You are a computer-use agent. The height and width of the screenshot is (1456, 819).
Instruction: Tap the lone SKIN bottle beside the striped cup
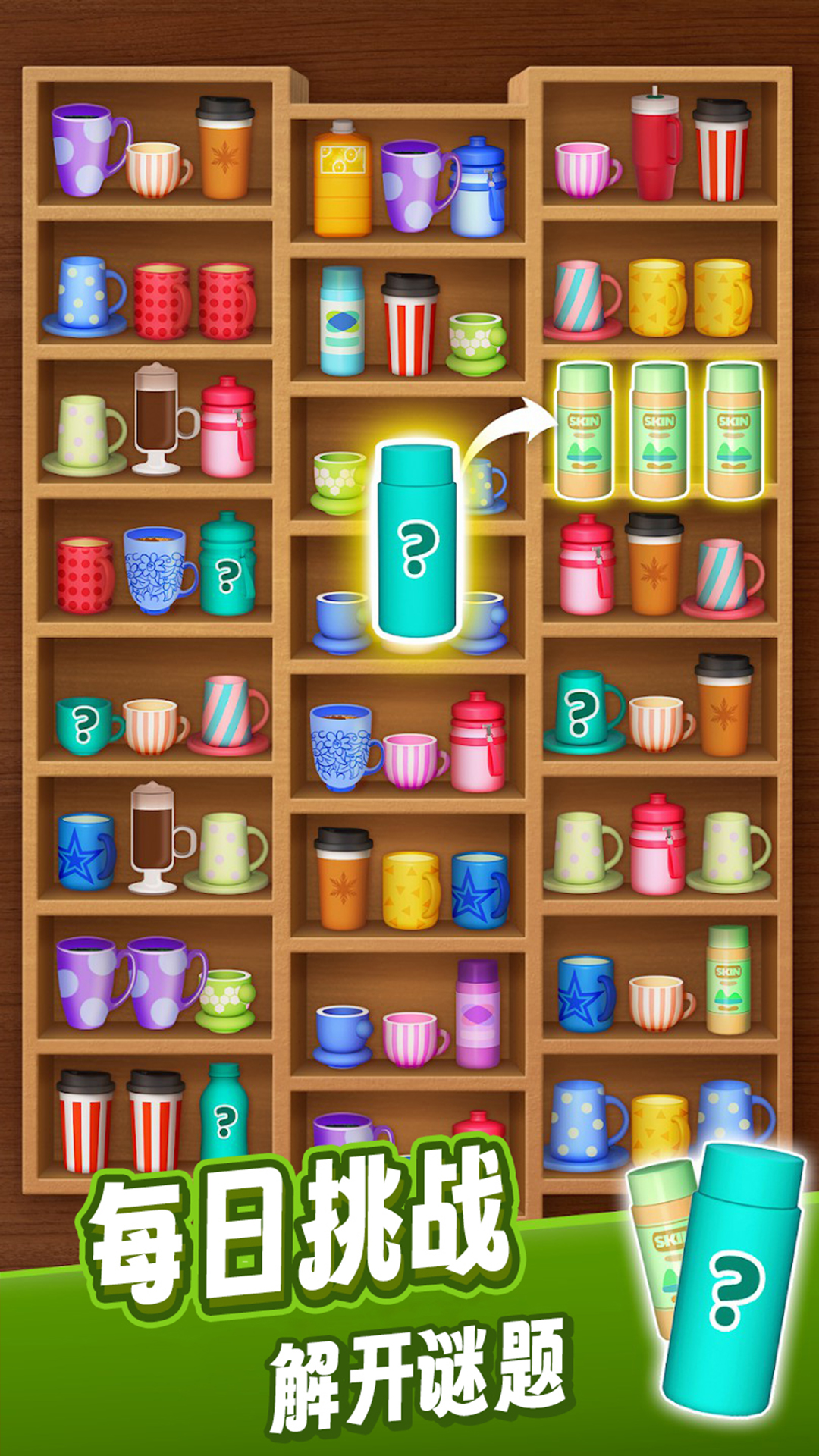[x=728, y=980]
